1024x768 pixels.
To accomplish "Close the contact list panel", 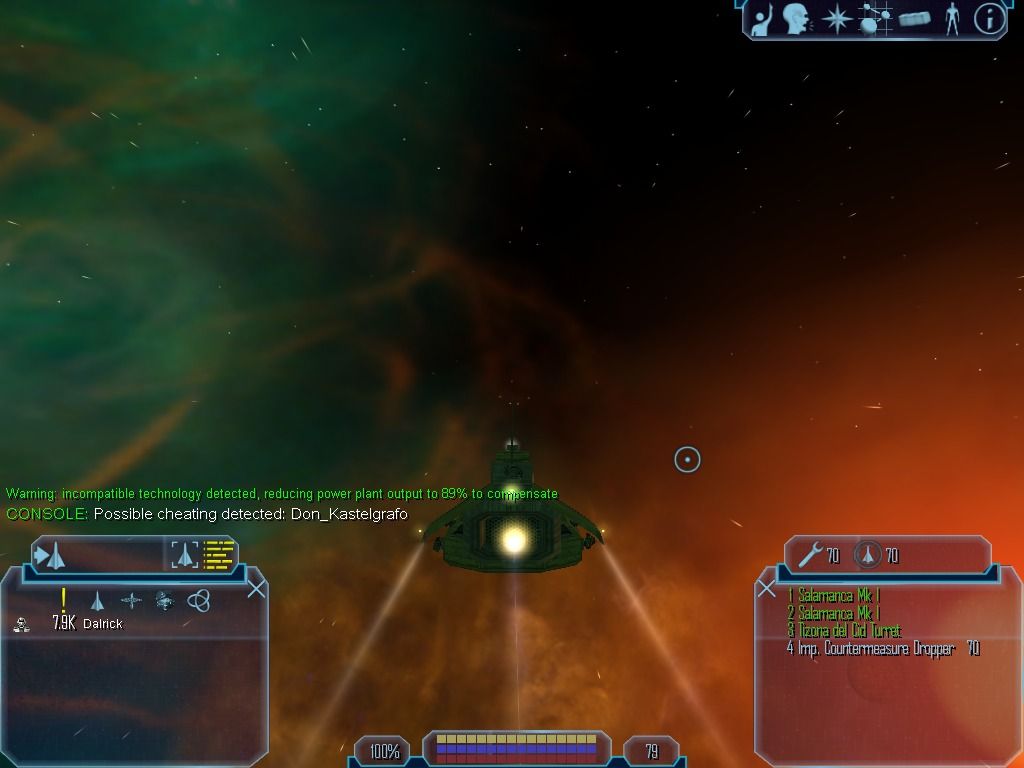I will [256, 587].
